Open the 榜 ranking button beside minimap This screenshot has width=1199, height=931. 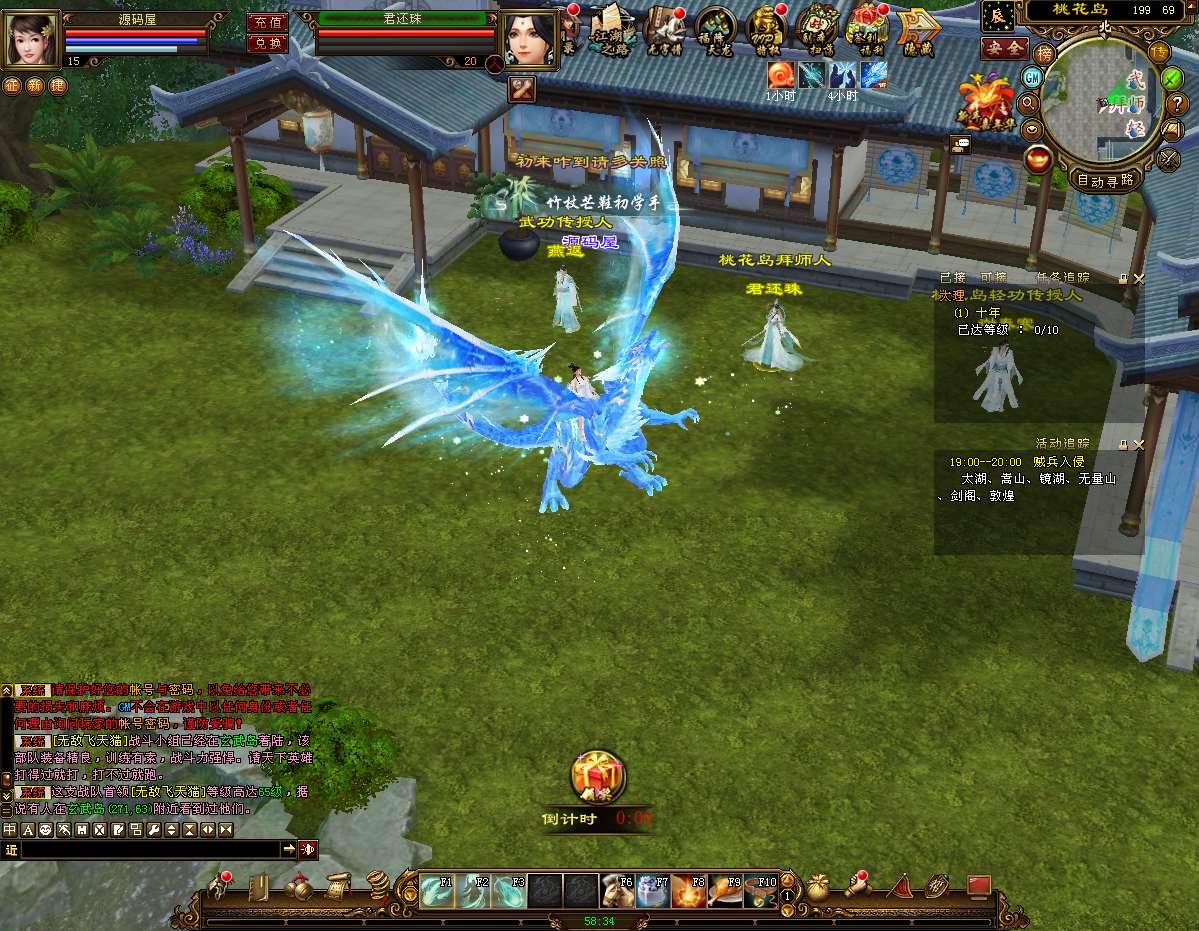coord(1044,53)
